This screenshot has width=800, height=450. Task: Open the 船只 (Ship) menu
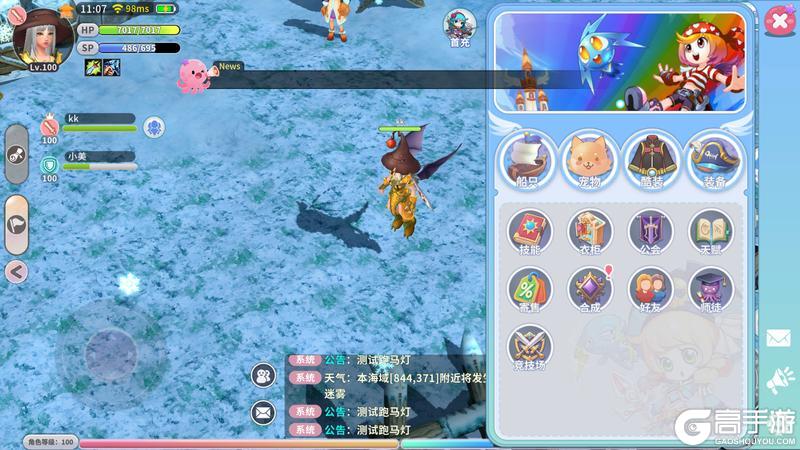(x=527, y=160)
